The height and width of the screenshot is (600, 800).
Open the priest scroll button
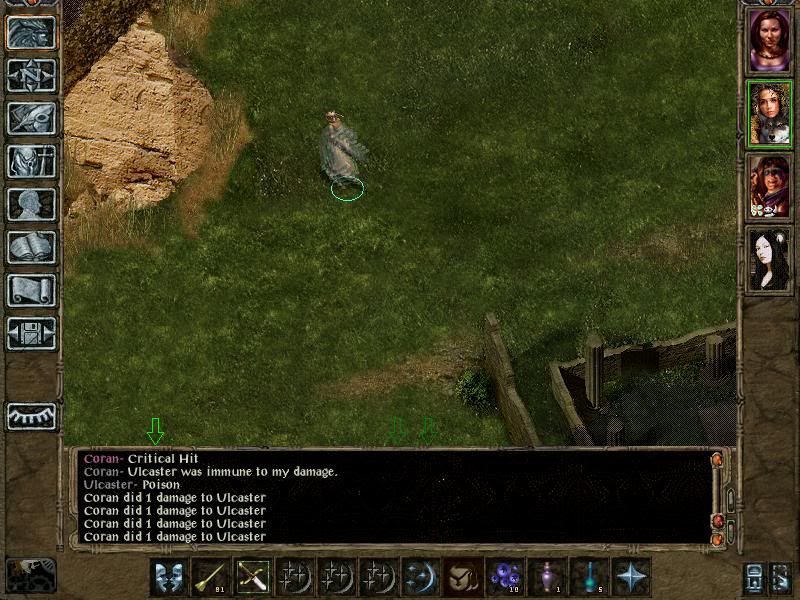[31, 290]
